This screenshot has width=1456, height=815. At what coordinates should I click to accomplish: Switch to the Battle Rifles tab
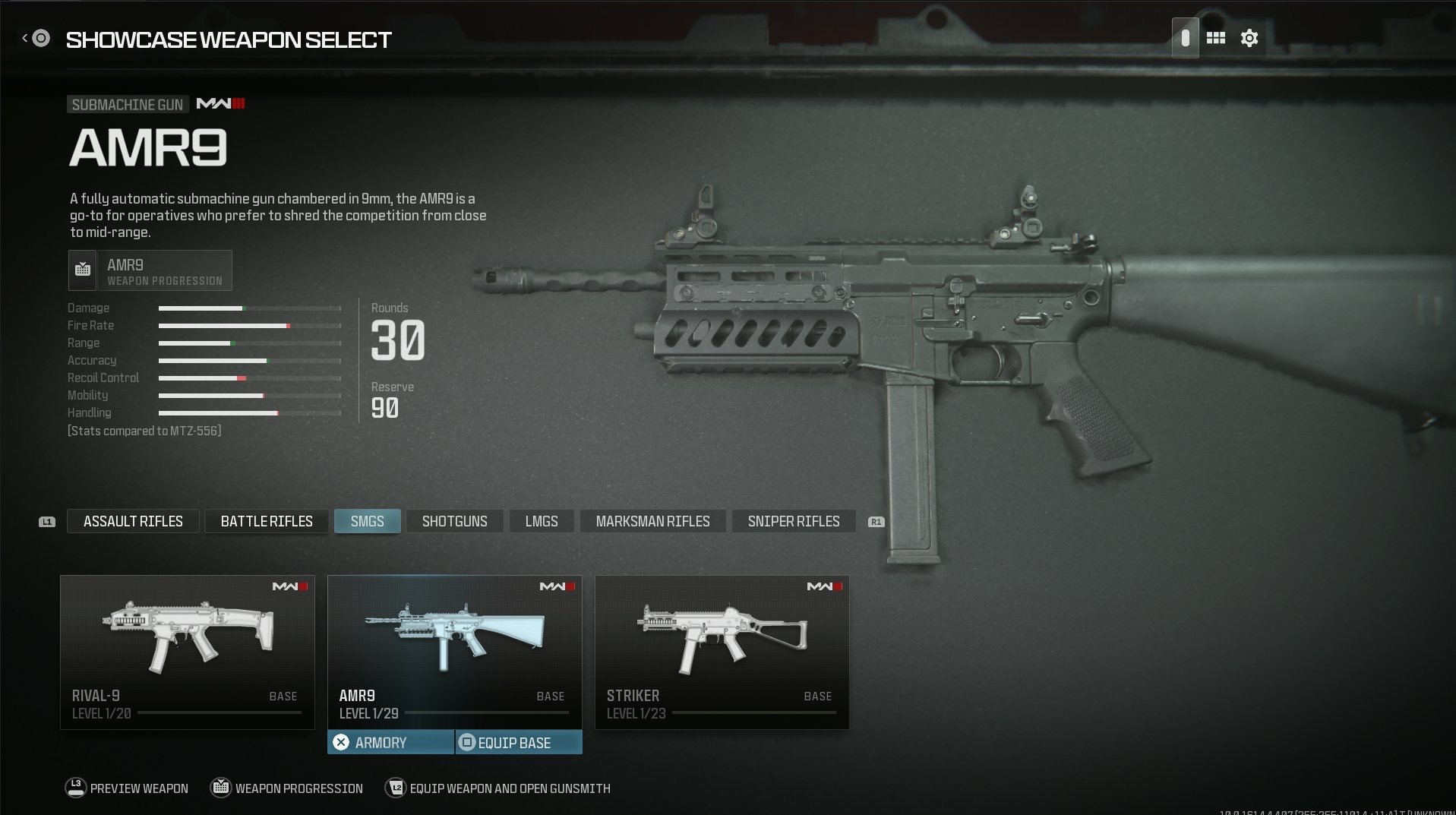coord(267,521)
